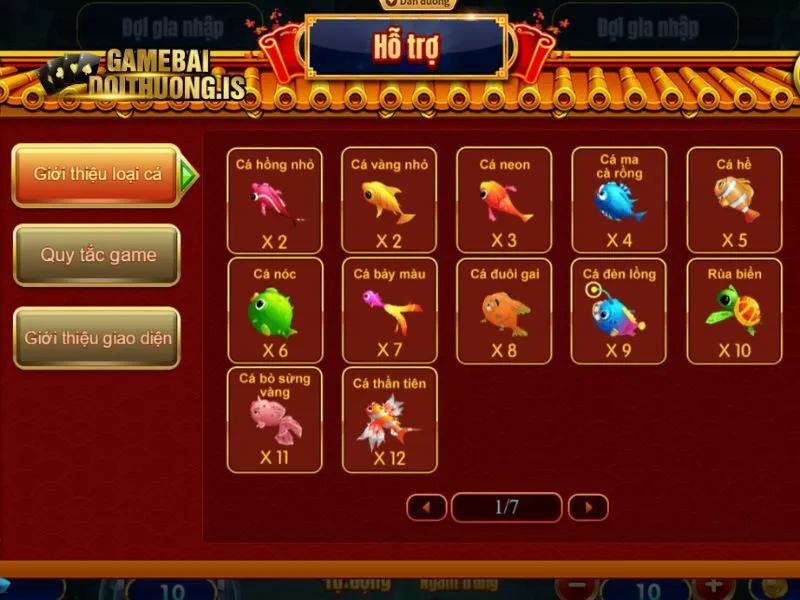800x600 pixels.
Task: Select the Cá ma cà rồng tile
Action: click(619, 200)
